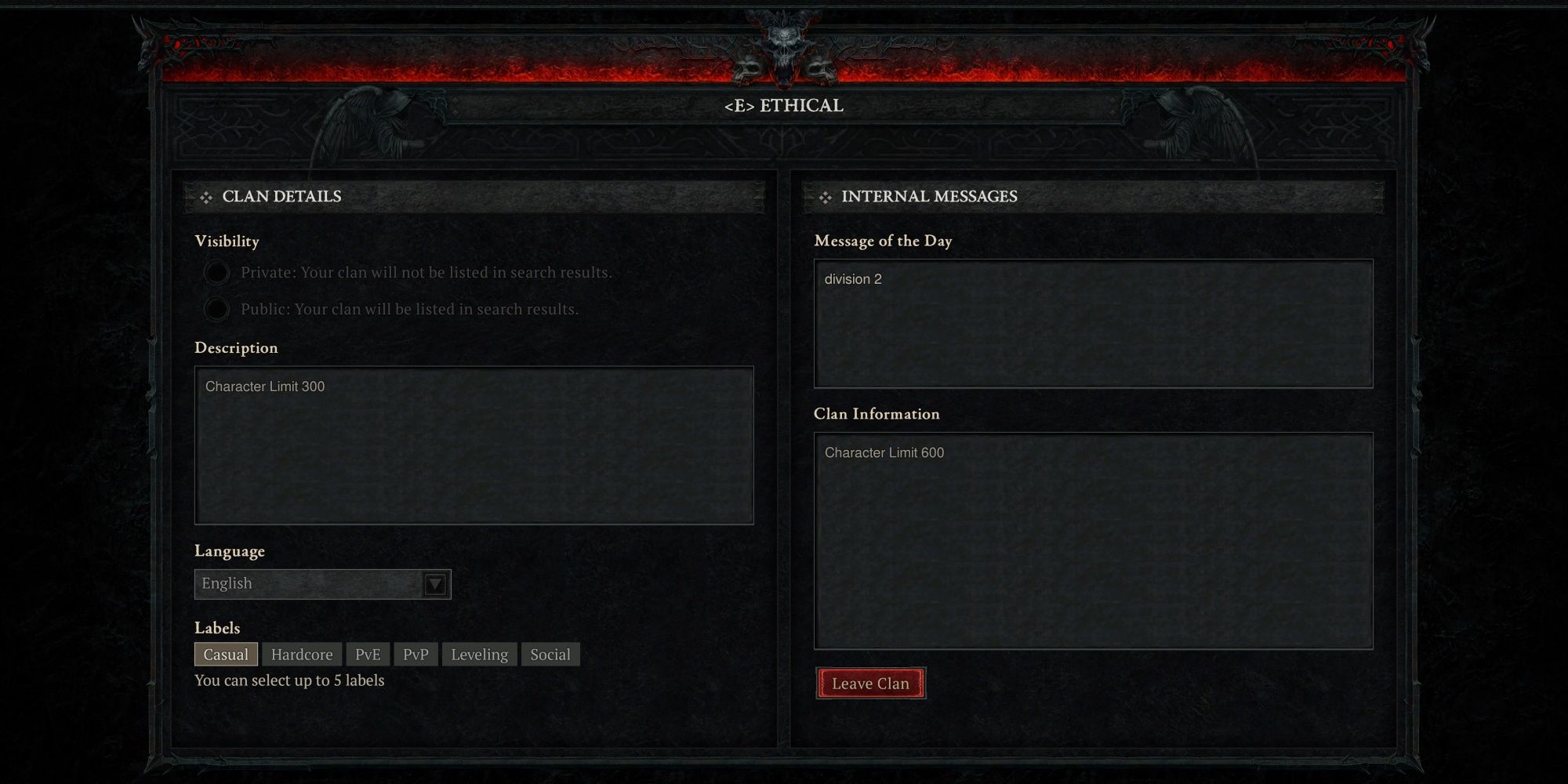The image size is (1568, 784).
Task: Click the 'division 2' message text
Action: coord(853,279)
